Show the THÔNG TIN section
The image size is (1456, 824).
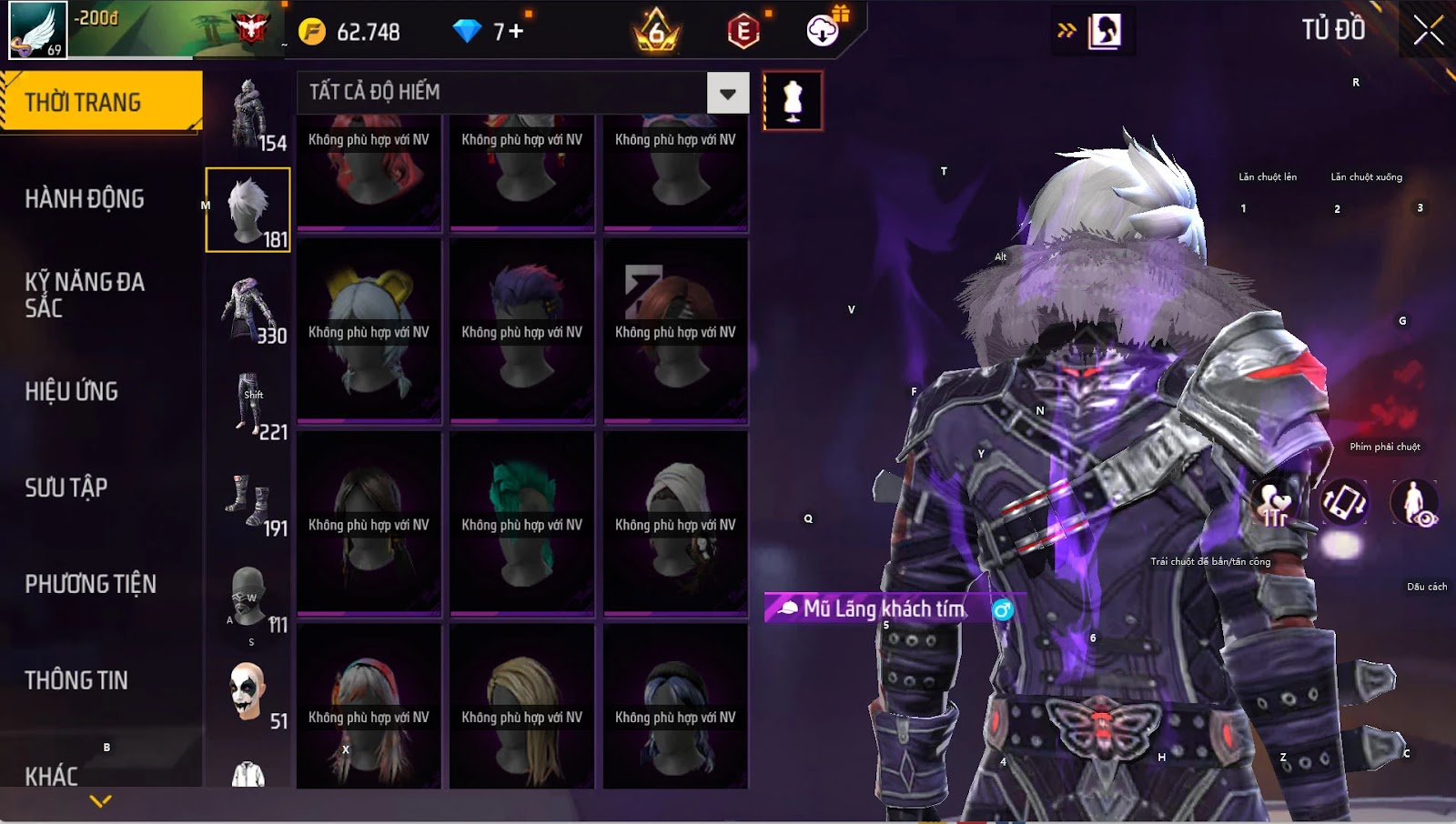(76, 680)
